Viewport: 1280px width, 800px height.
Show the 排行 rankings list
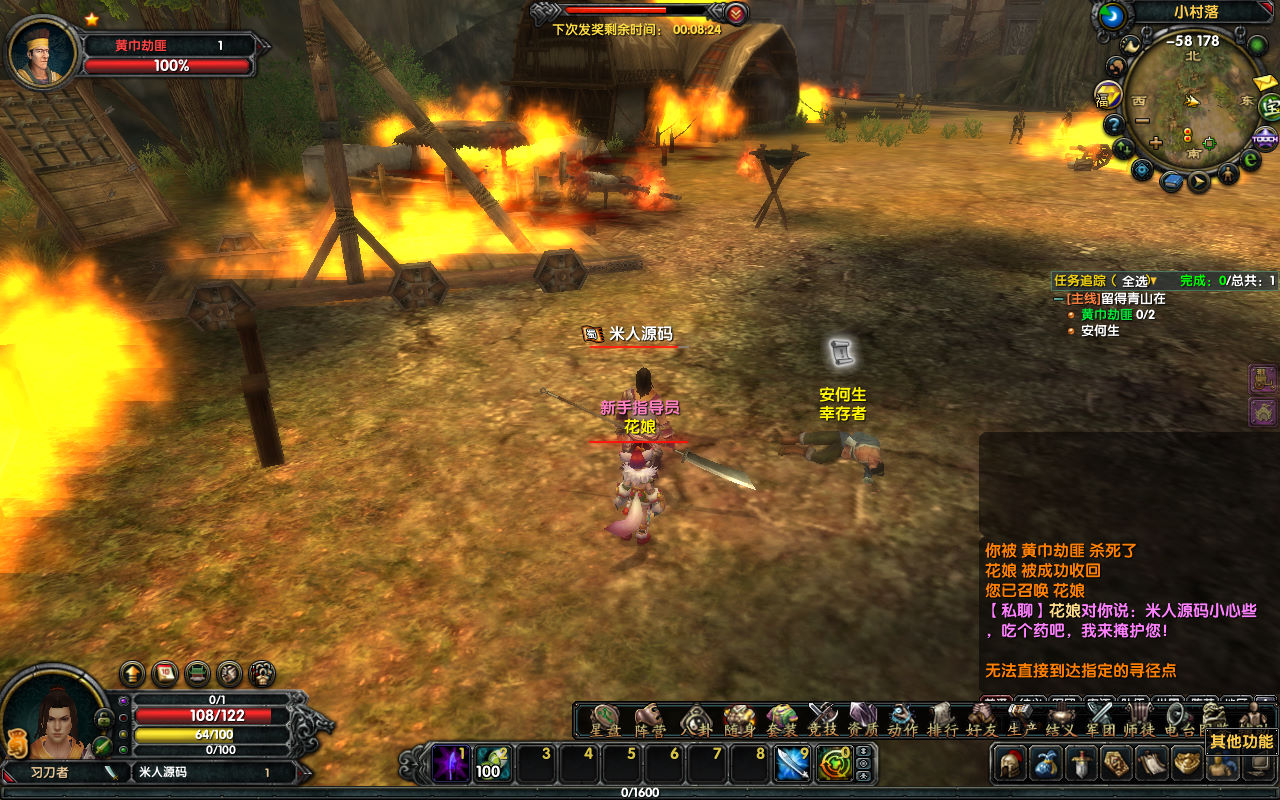tap(943, 720)
